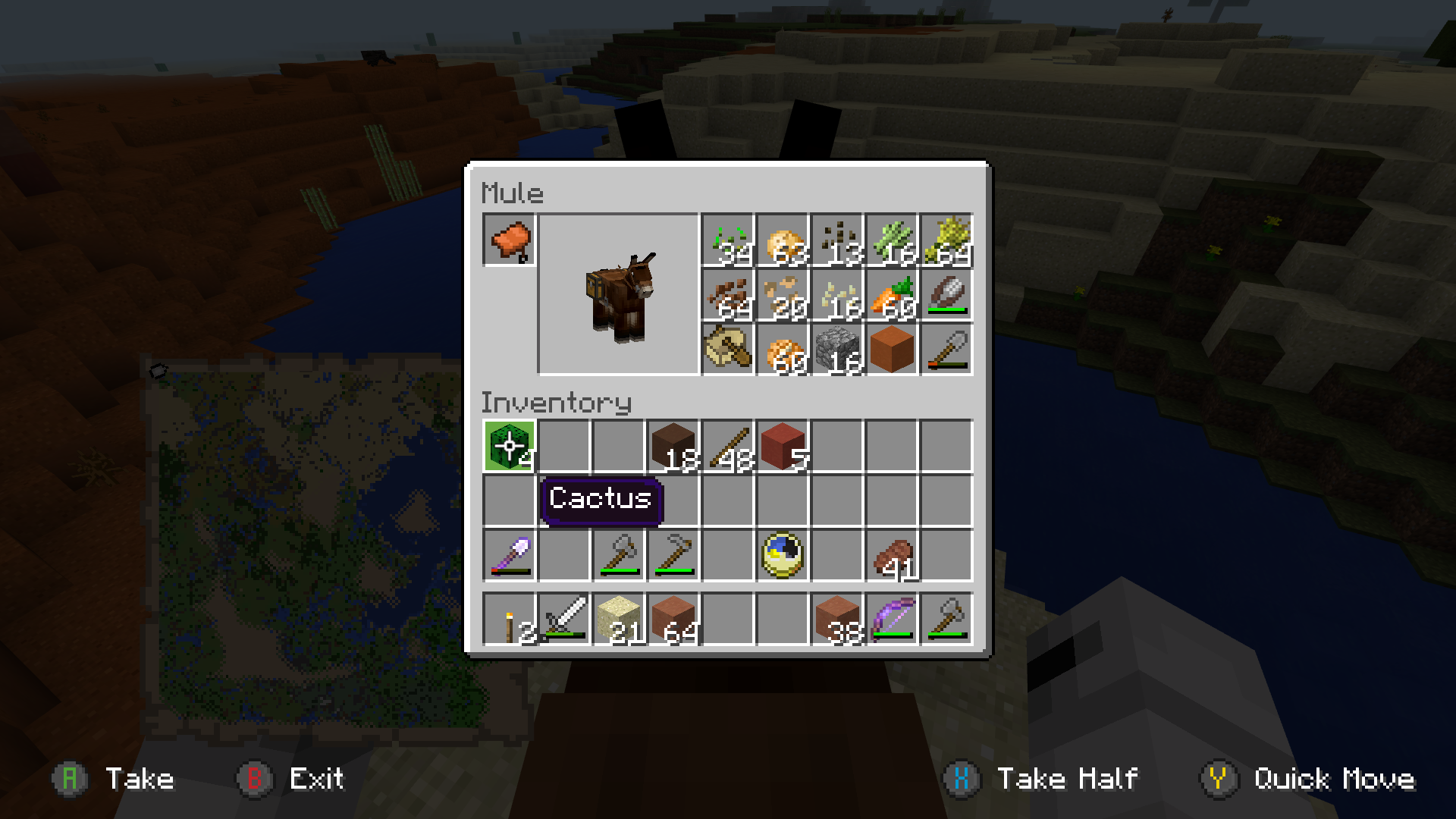Select the 16 cobblestone stack
This screenshot has width=1456, height=819.
837,350
